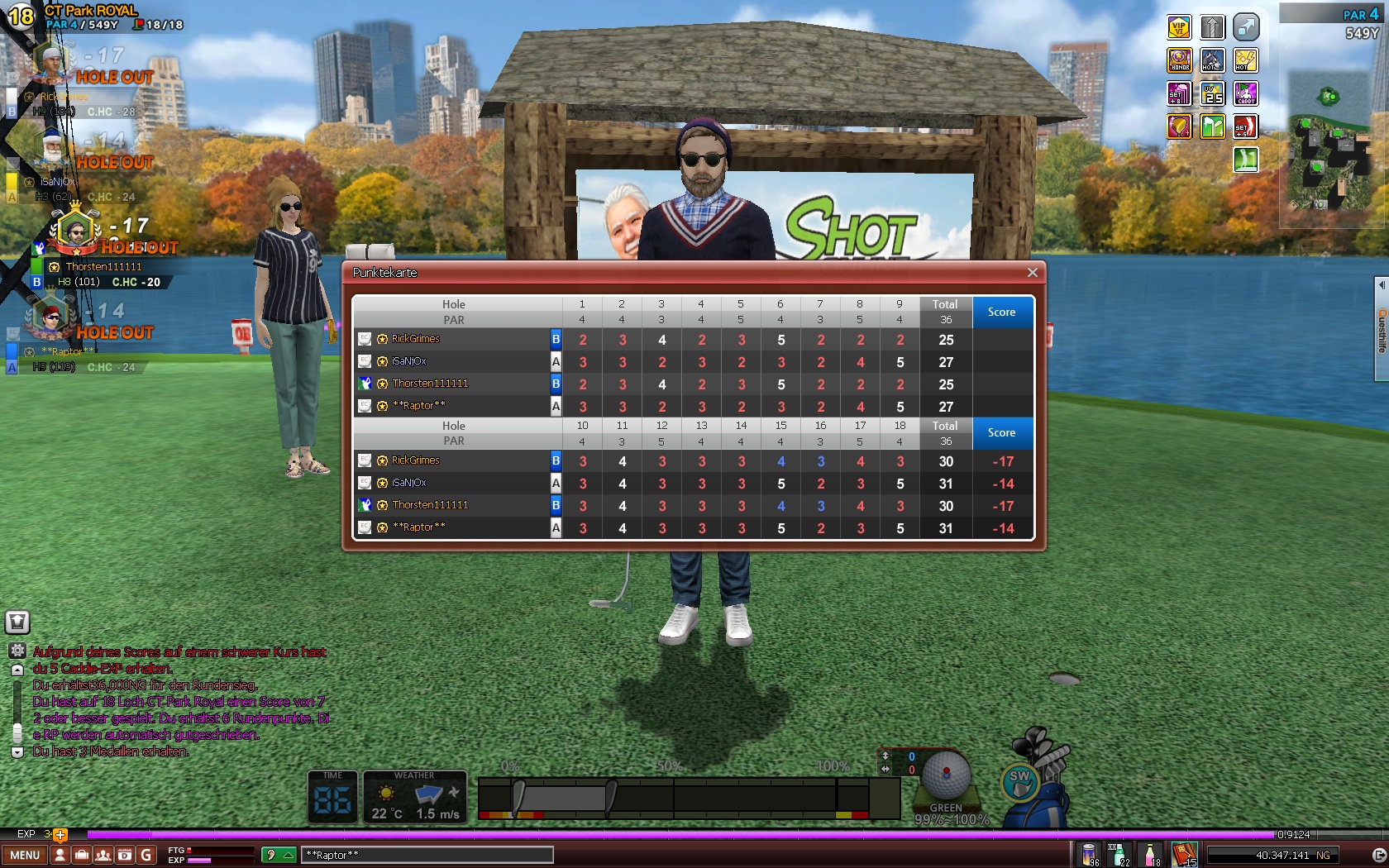Image resolution: width=1389 pixels, height=868 pixels.
Task: Use the red key book item
Action: pos(1184,853)
